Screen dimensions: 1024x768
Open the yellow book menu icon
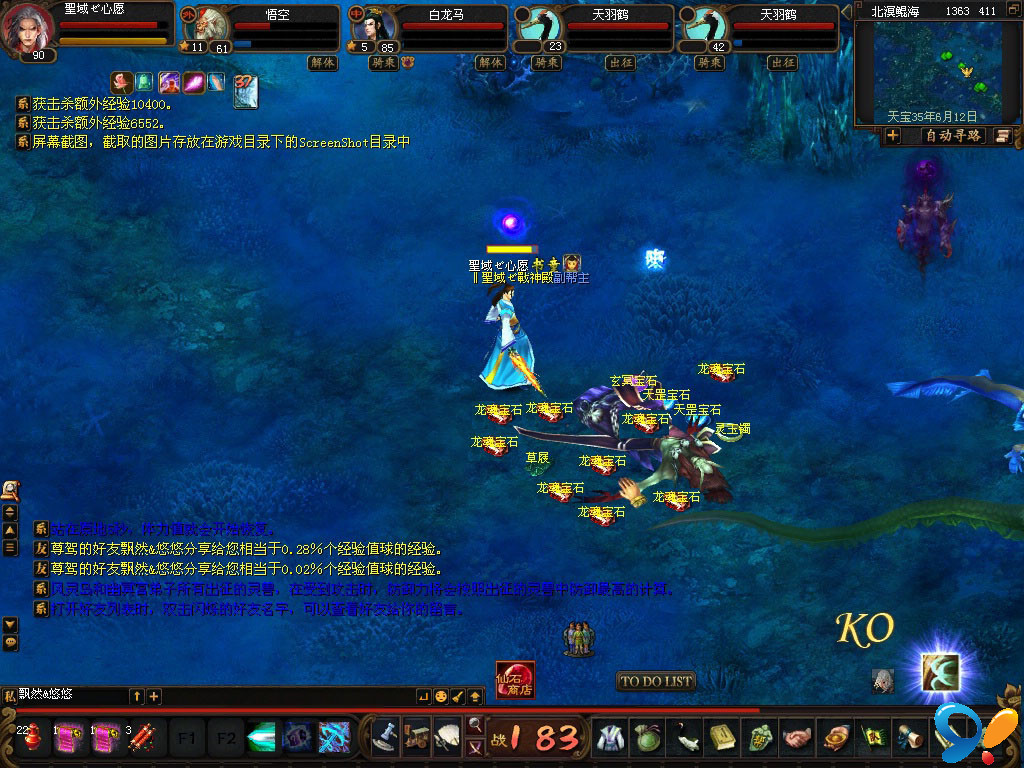tap(723, 738)
